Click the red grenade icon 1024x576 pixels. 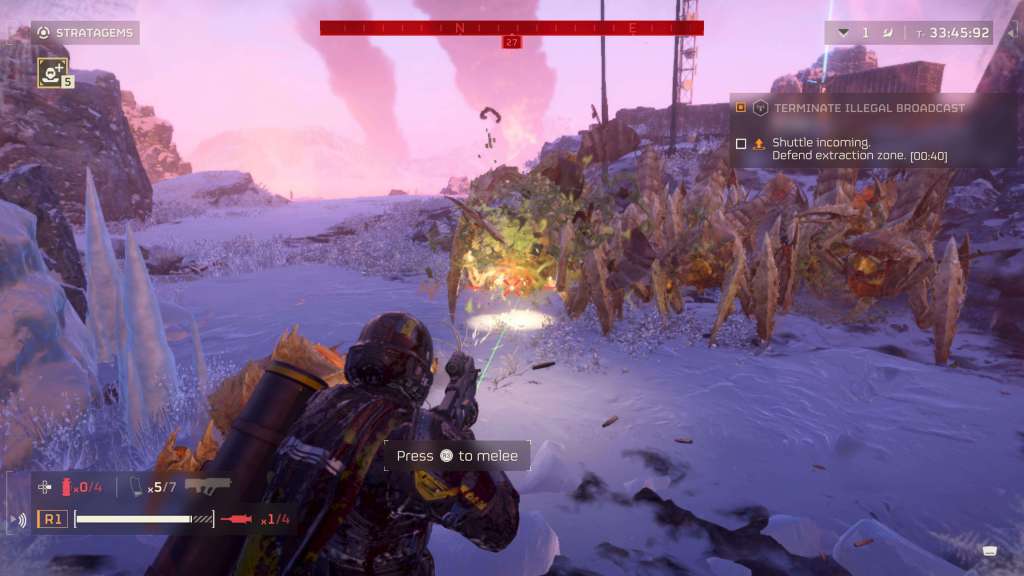tap(68, 487)
